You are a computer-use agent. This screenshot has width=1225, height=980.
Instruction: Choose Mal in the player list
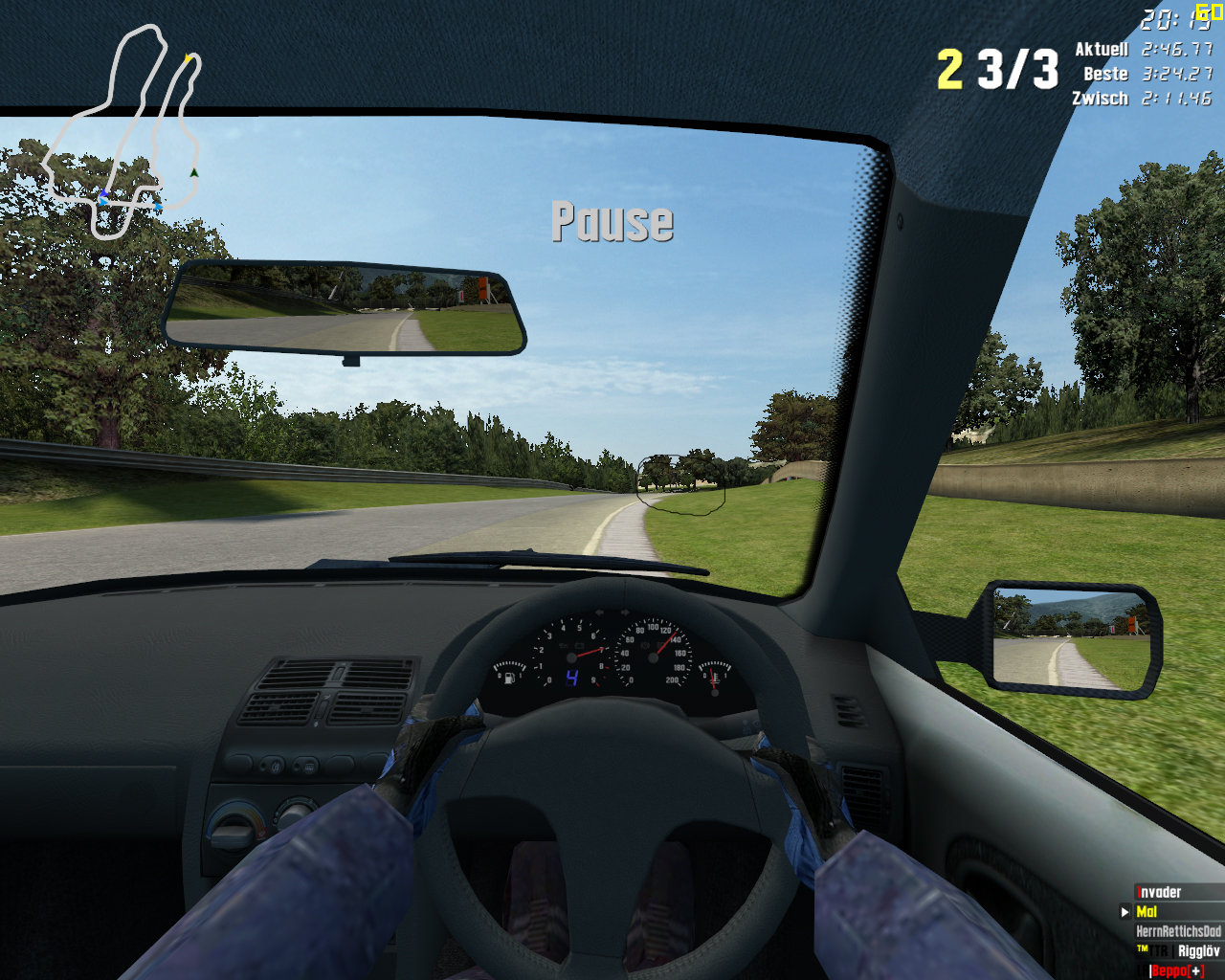point(1147,912)
